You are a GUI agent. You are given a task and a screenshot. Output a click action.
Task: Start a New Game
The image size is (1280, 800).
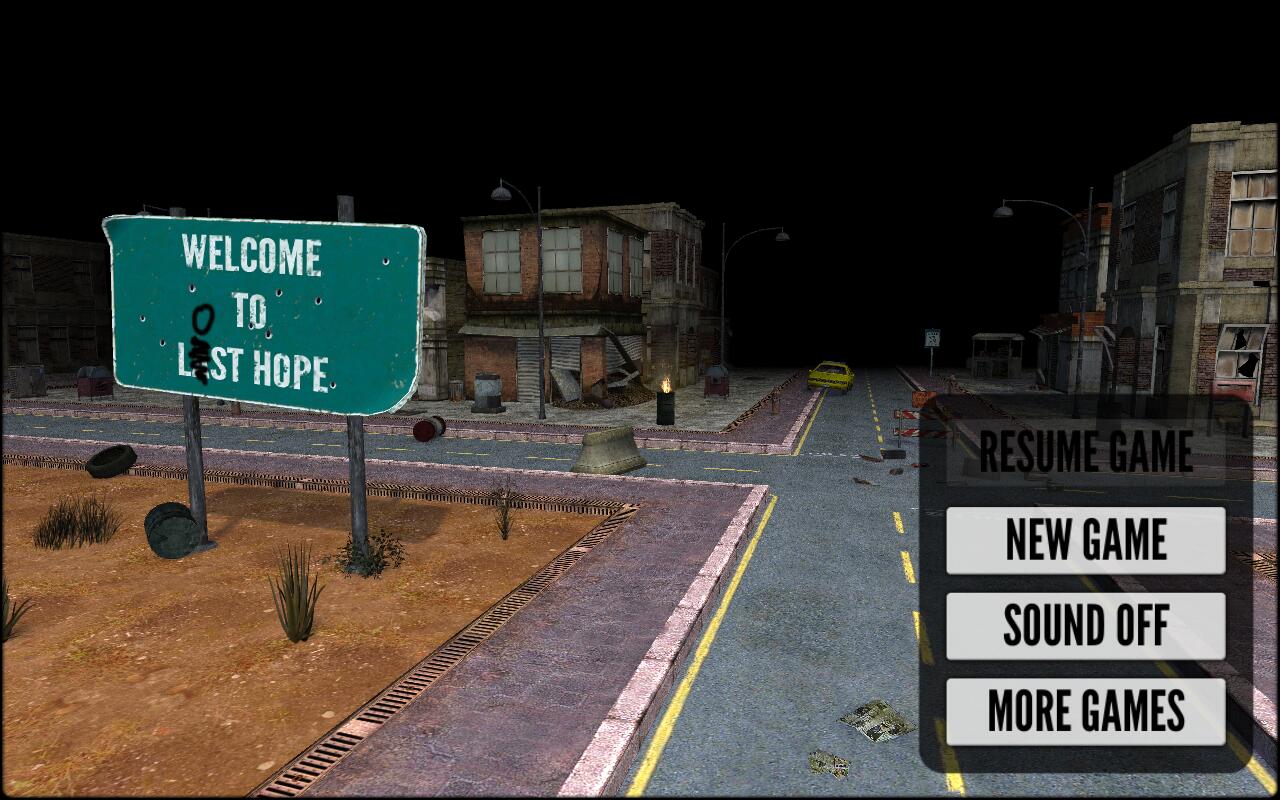[x=1086, y=540]
